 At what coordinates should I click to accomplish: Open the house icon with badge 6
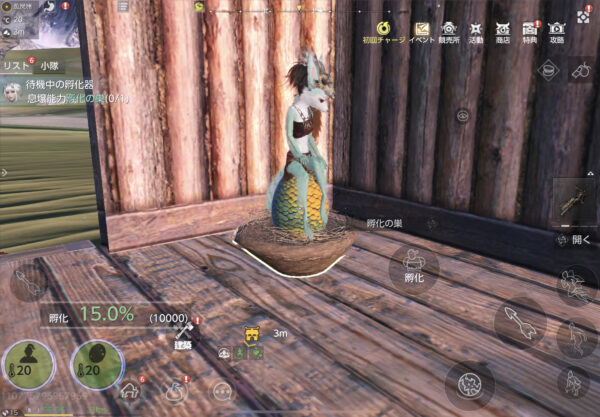click(131, 389)
